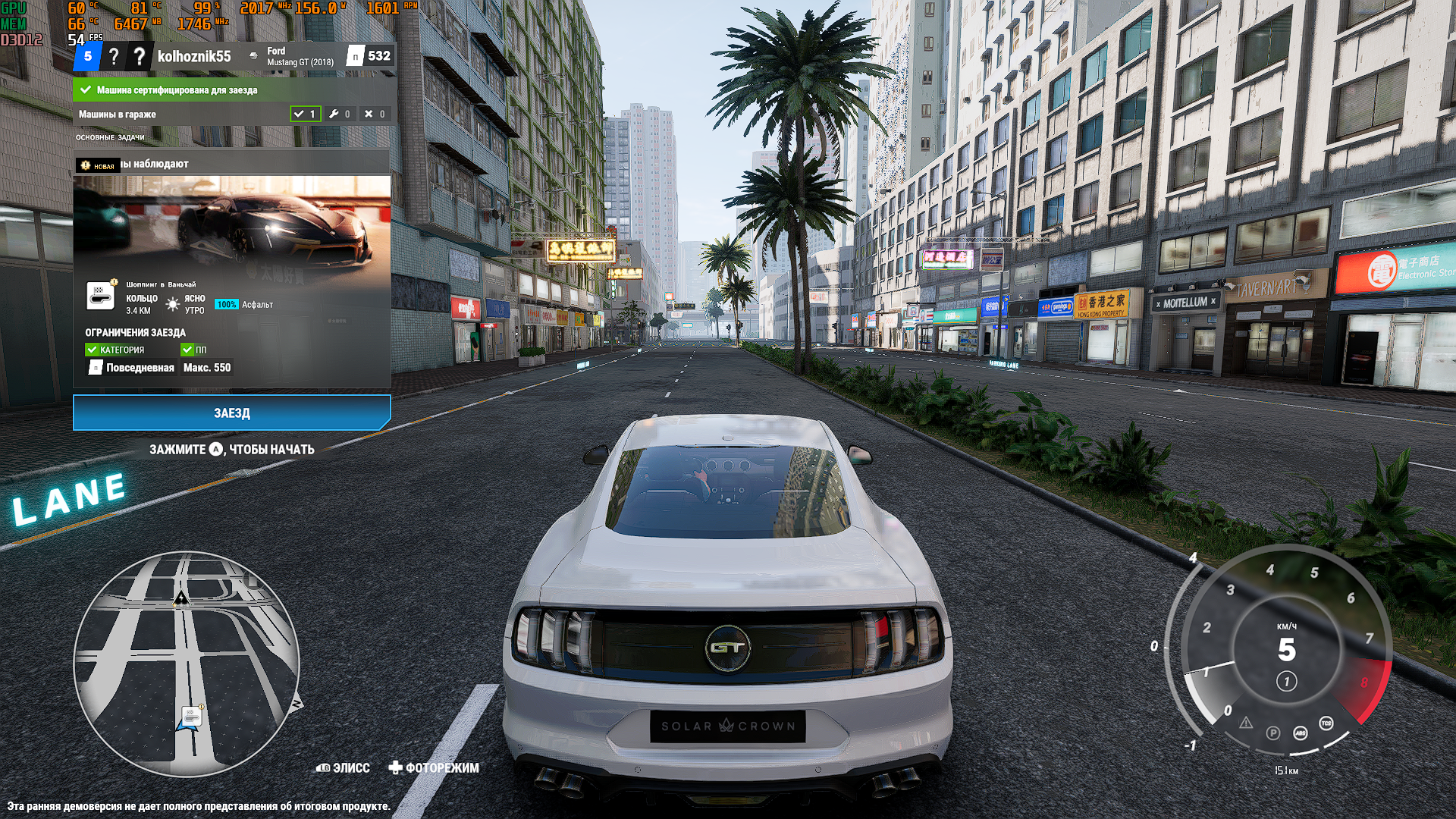The height and width of the screenshot is (819, 1456).
Task: Start the race with the ЗАЕЗД button
Action: click(231, 413)
